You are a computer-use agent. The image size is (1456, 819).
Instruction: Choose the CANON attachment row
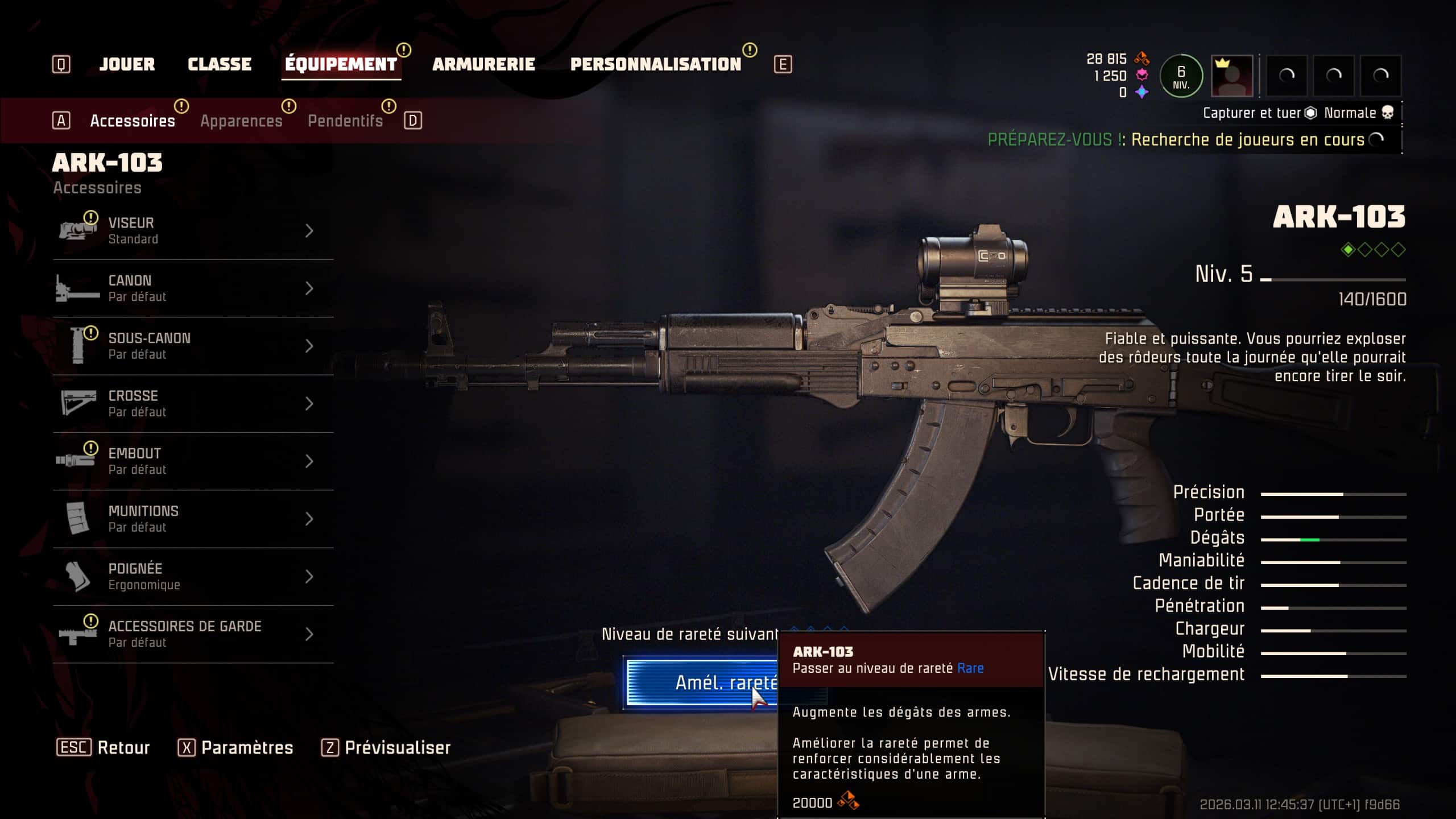193,288
